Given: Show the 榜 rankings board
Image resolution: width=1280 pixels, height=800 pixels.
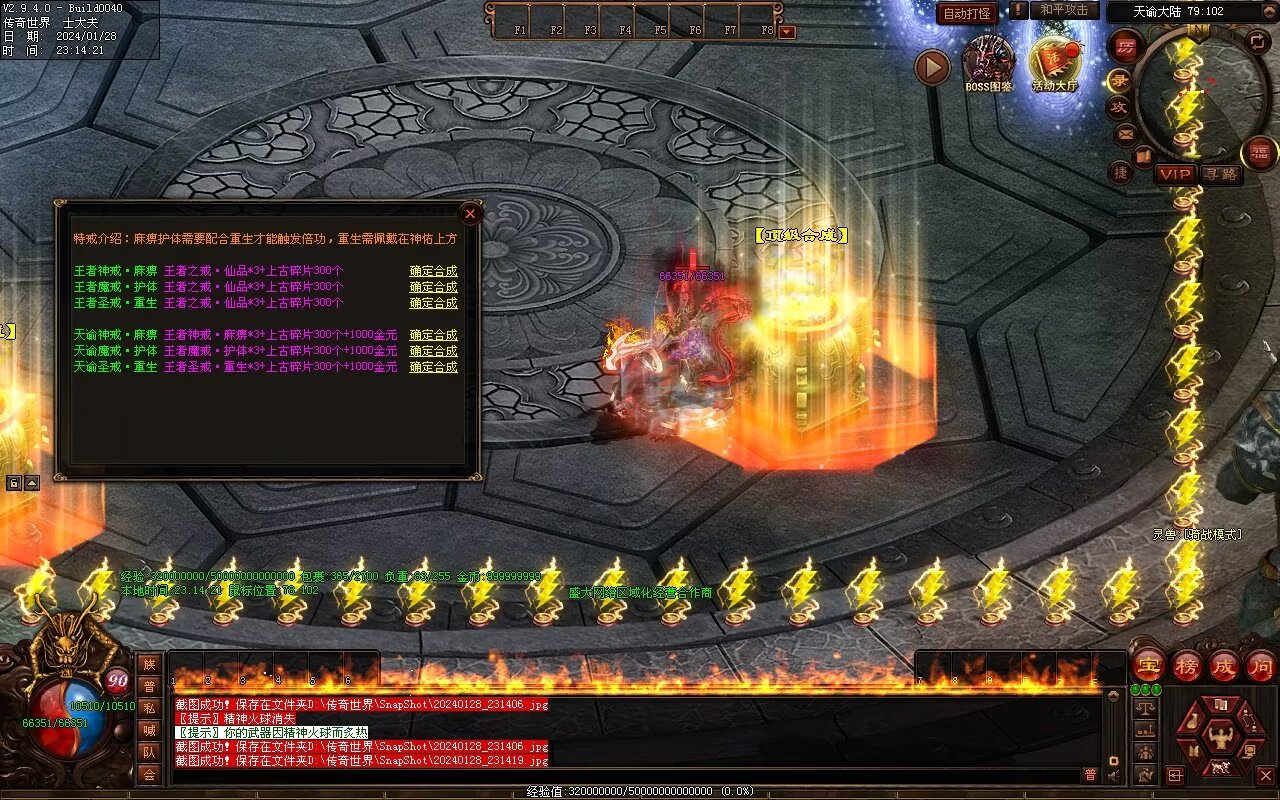Looking at the screenshot, I should click(x=1186, y=665).
